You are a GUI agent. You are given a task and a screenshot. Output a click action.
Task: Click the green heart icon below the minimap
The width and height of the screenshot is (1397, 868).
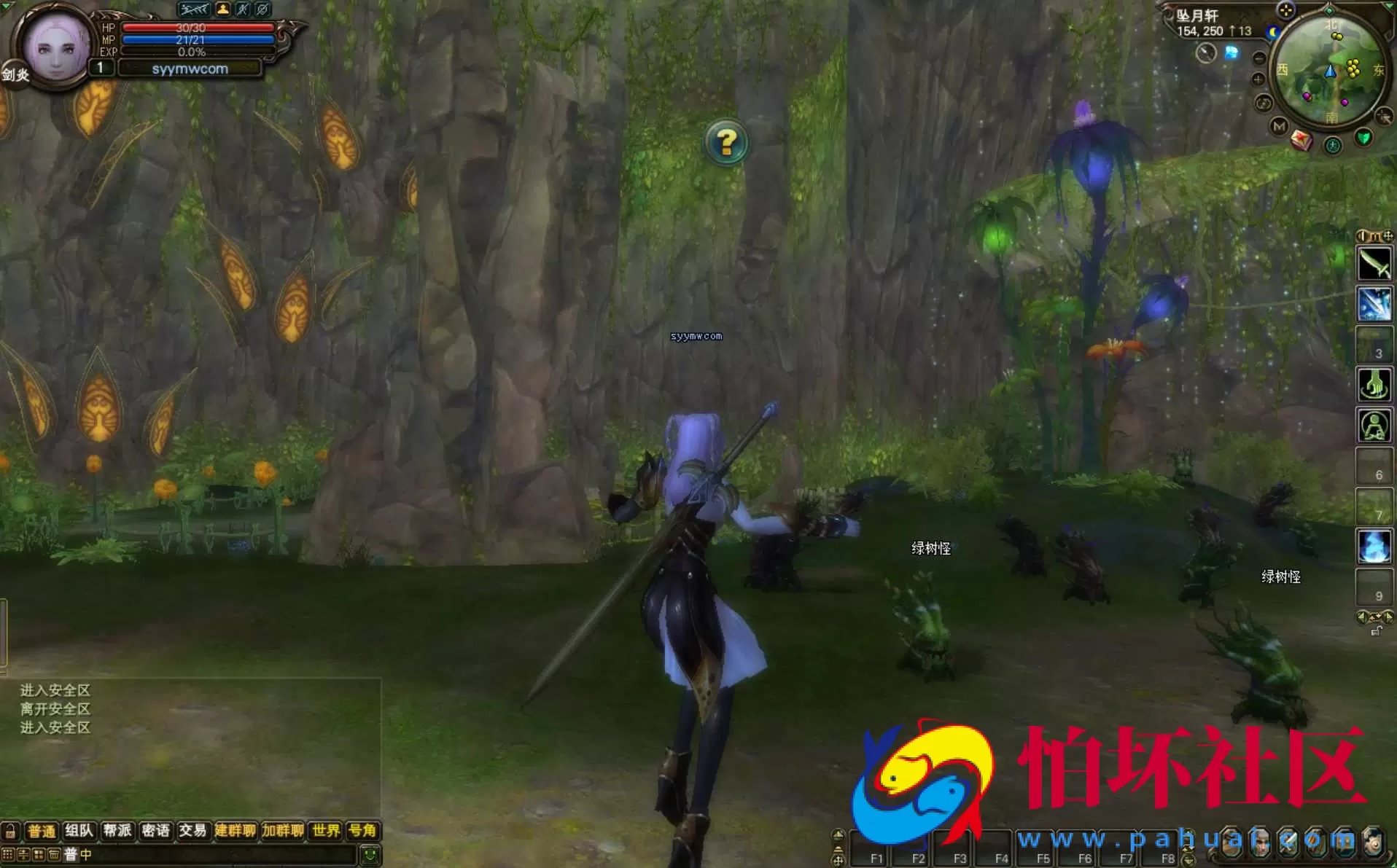point(1364,138)
